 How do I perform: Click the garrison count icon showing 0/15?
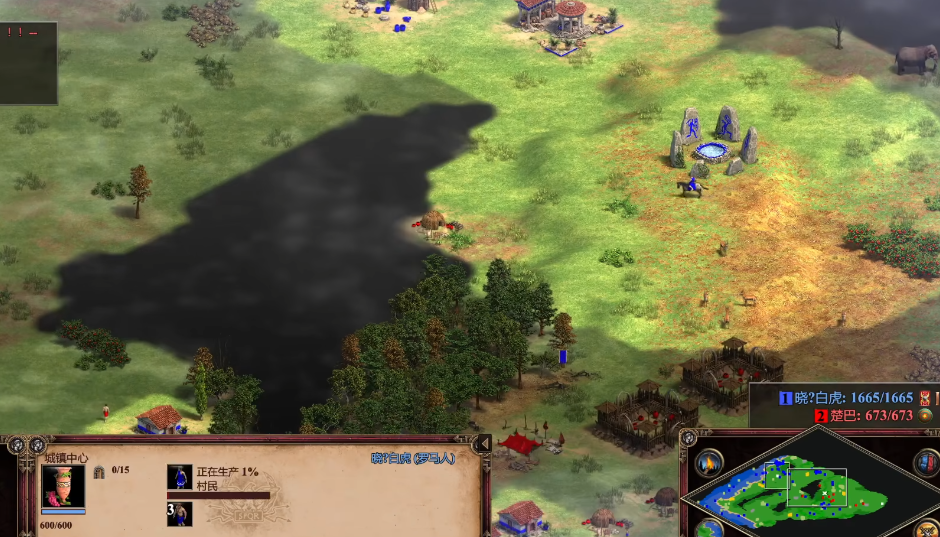100,470
